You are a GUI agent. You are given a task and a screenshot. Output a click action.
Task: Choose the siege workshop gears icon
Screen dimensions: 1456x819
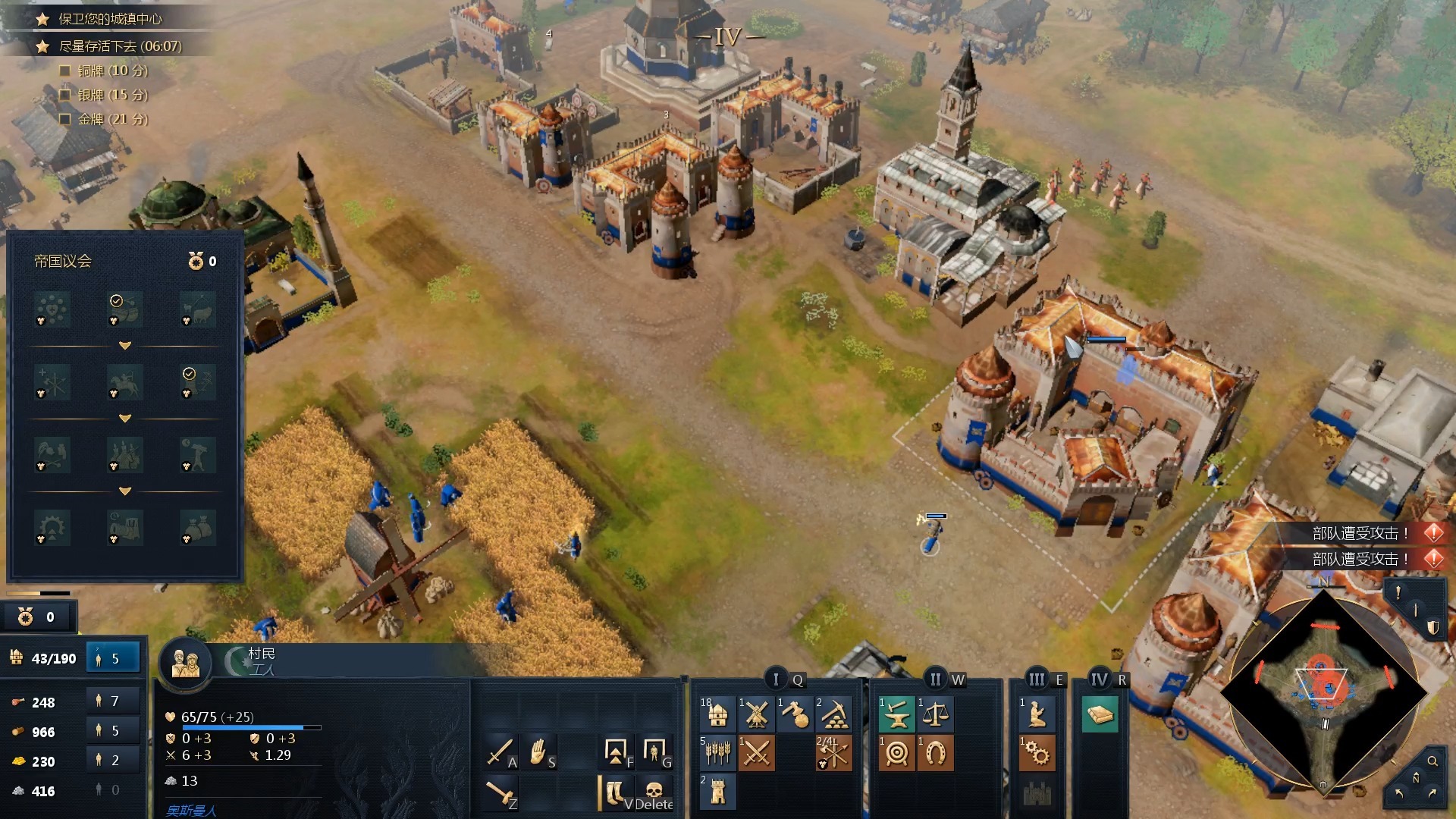1037,753
